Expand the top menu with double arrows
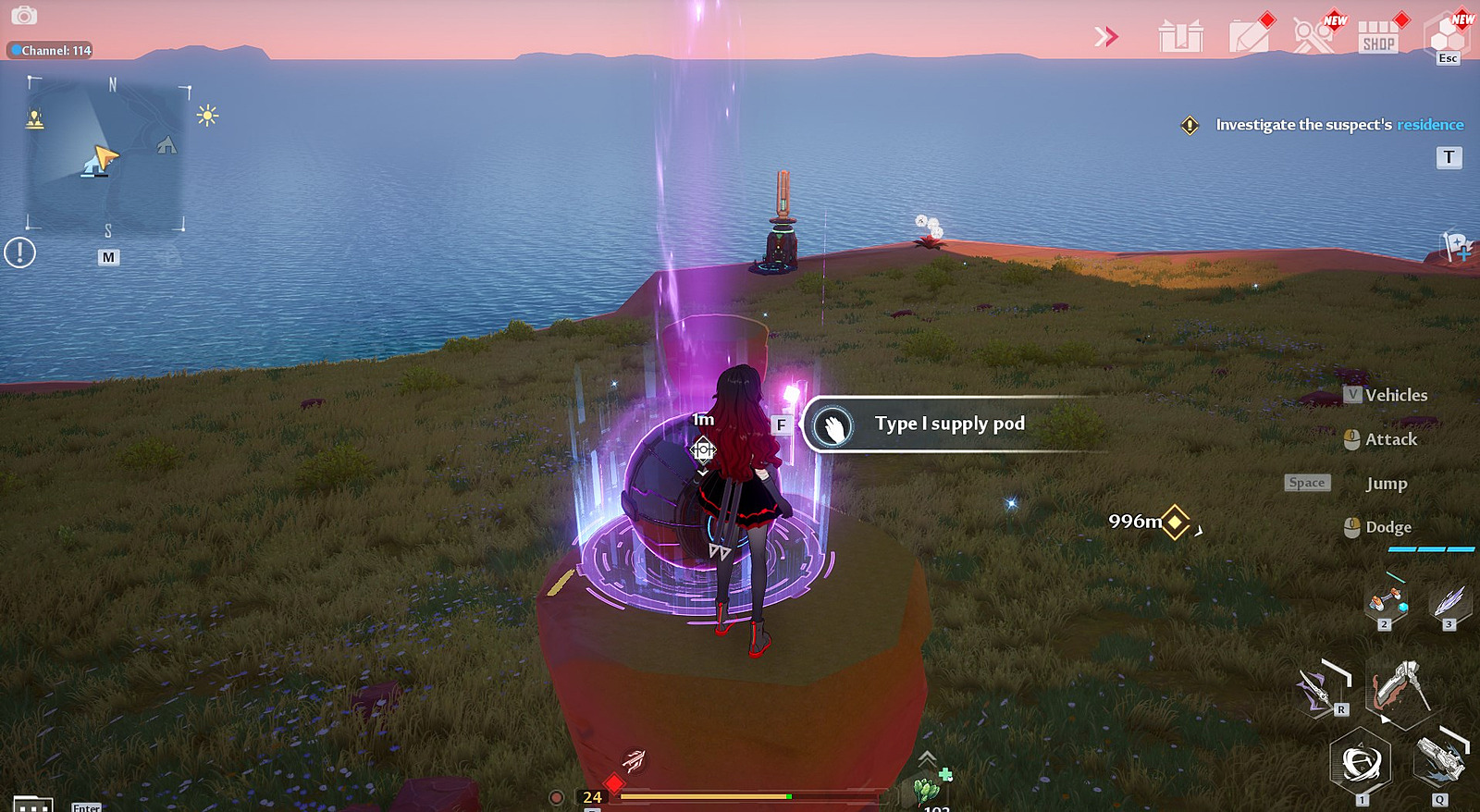This screenshot has width=1480, height=812. (1106, 37)
